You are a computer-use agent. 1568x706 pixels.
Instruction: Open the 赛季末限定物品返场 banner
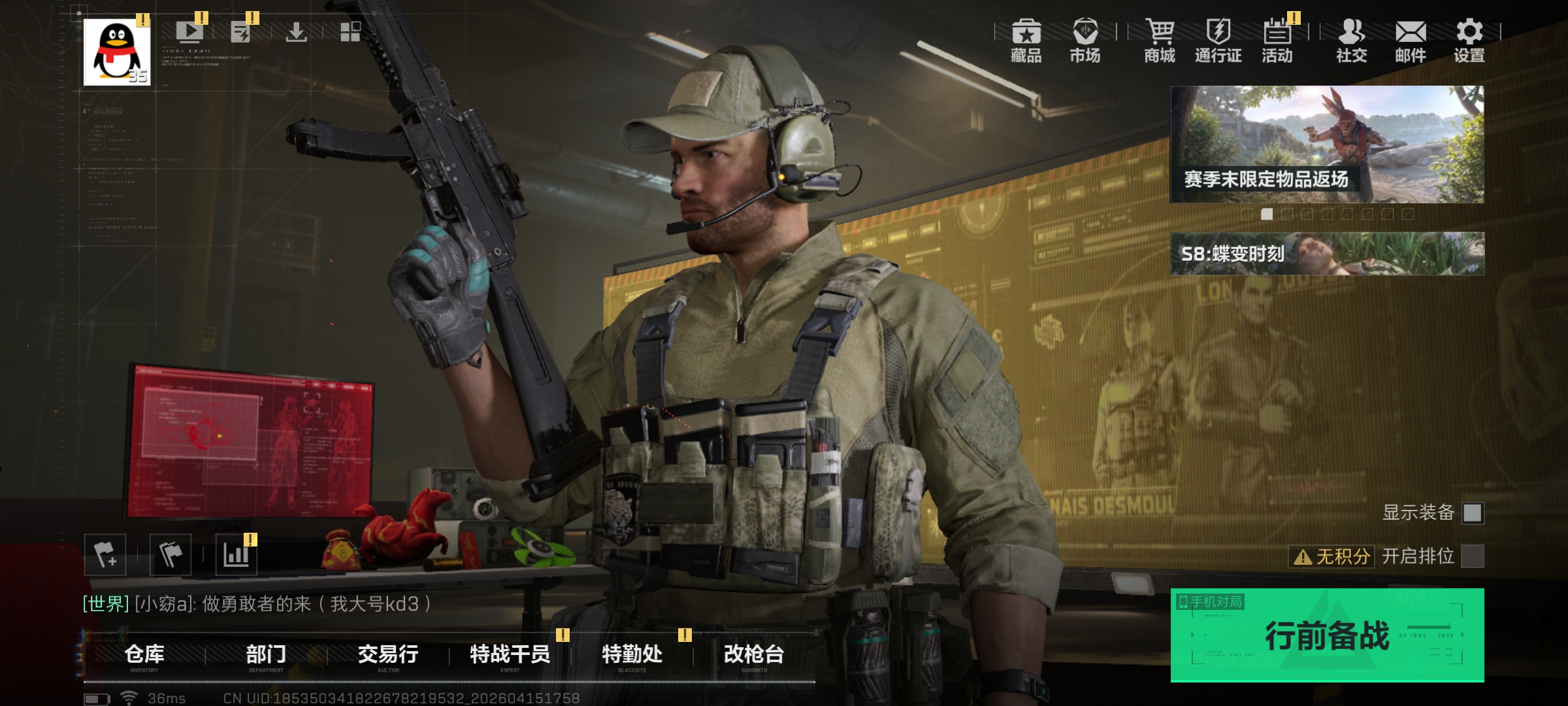[1326, 144]
